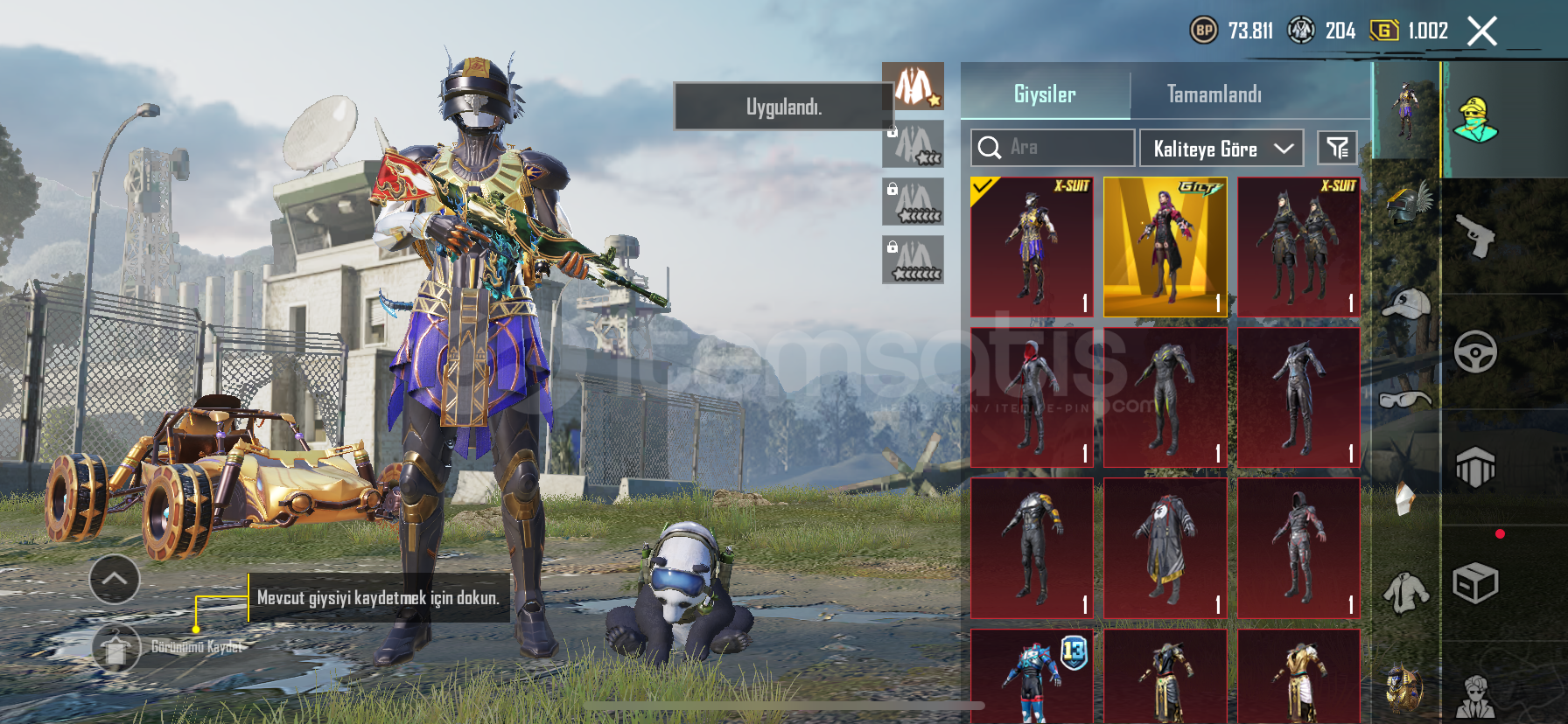Viewport: 1568px width, 724px height.
Task: Select the blue outfit with the 13 badge
Action: [1032, 675]
